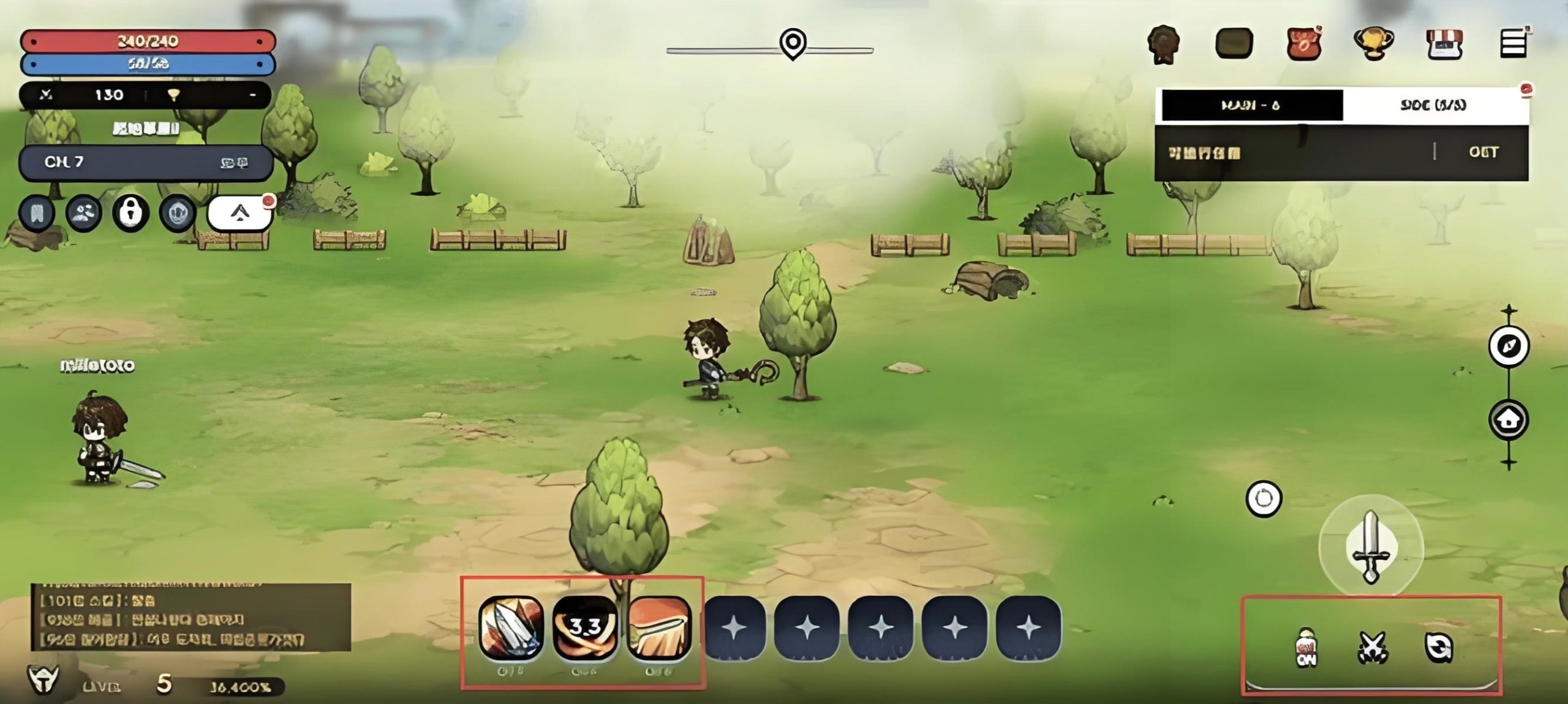The height and width of the screenshot is (704, 1568).
Task: Switch to the black left quest tab
Action: coord(1249,105)
